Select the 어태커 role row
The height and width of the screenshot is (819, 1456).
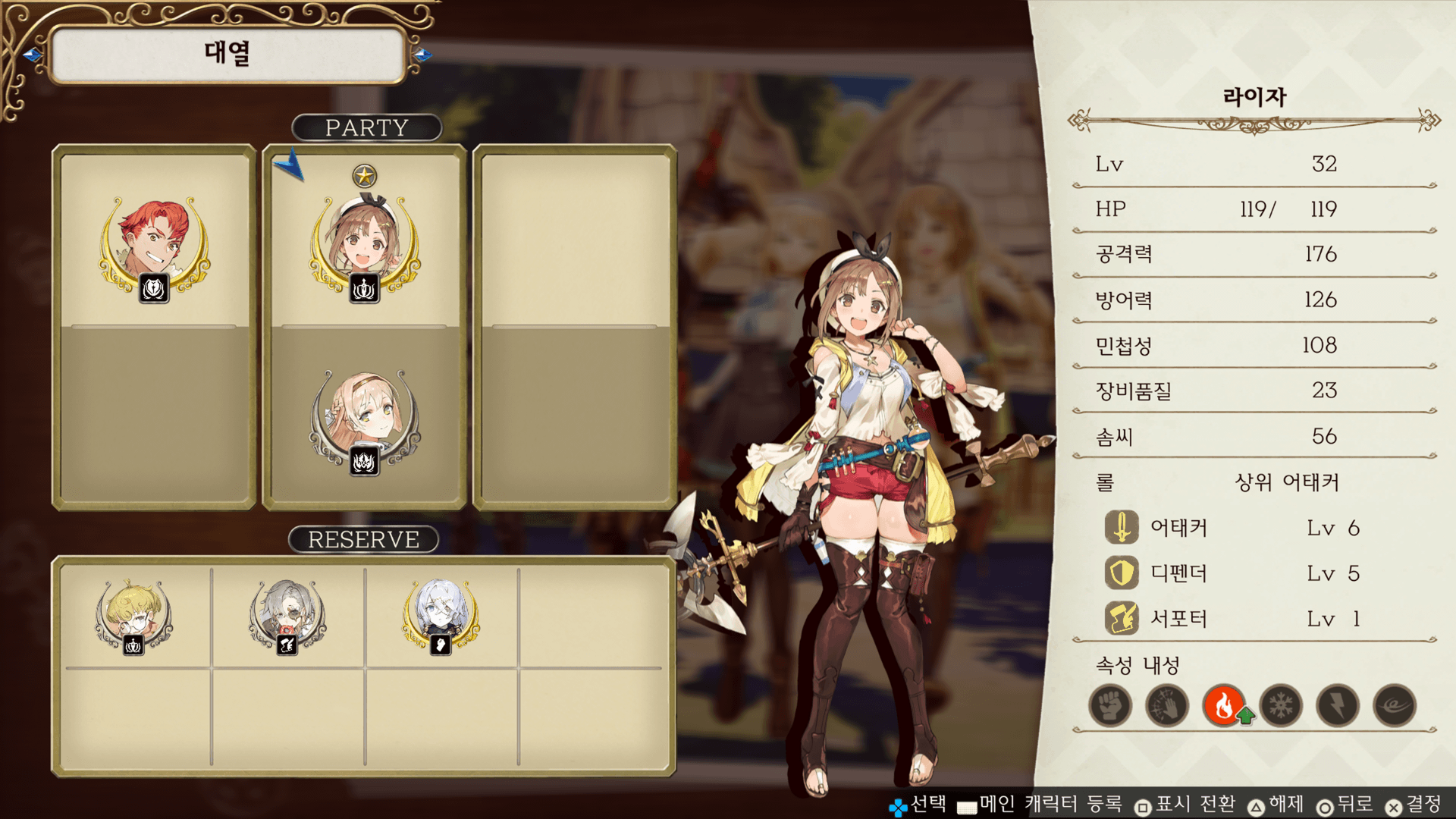tap(1232, 528)
